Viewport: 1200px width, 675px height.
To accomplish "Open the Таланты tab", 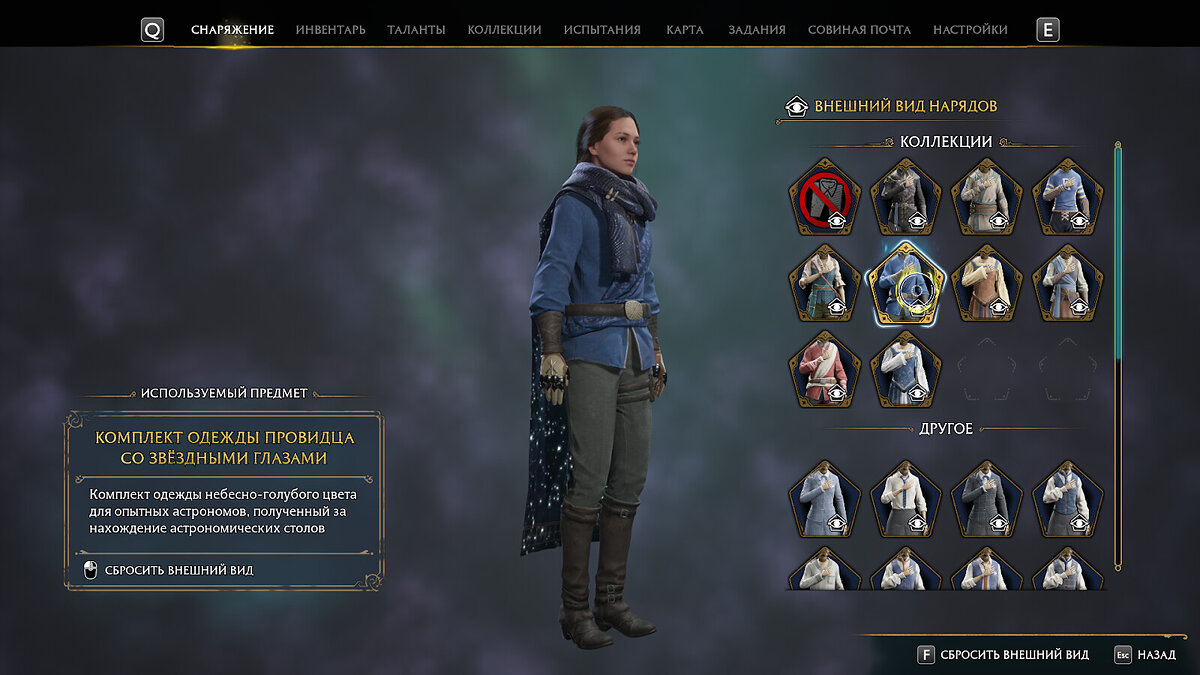I will [x=416, y=30].
